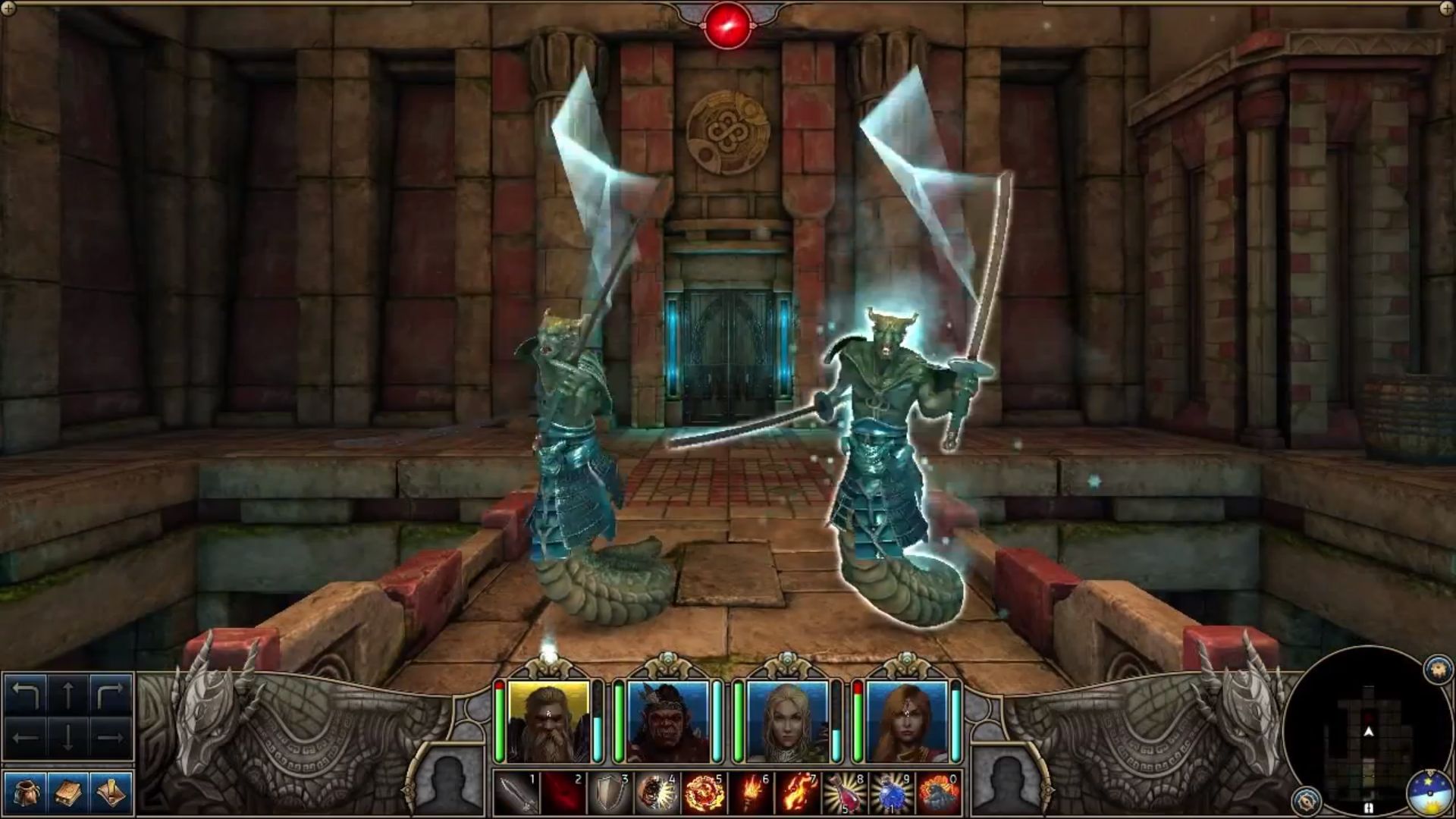Select the bearded dwarf party portrait
The image size is (1456, 819).
pos(548,721)
